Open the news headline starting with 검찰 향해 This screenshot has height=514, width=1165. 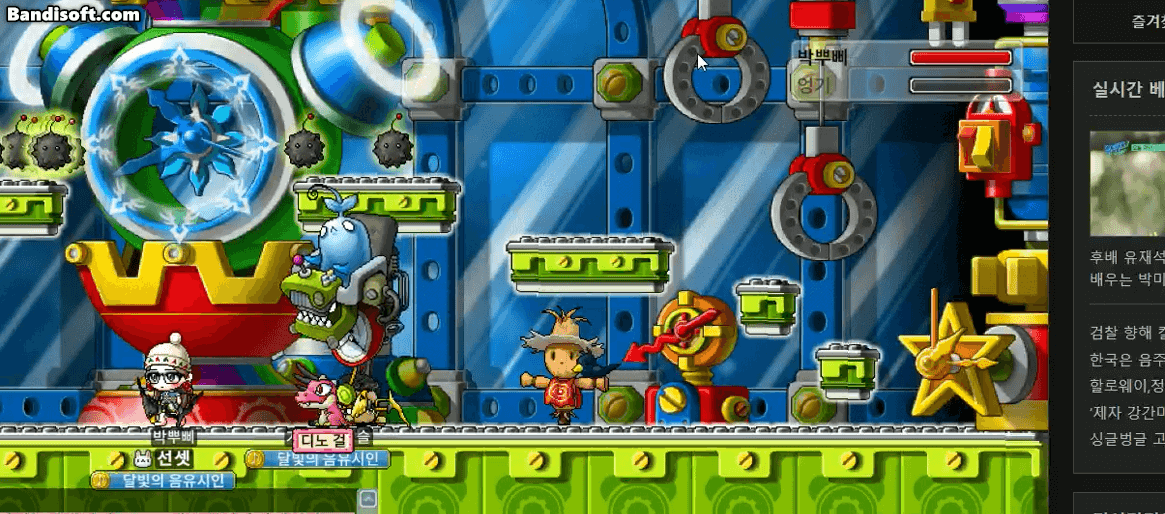(x=1127, y=334)
